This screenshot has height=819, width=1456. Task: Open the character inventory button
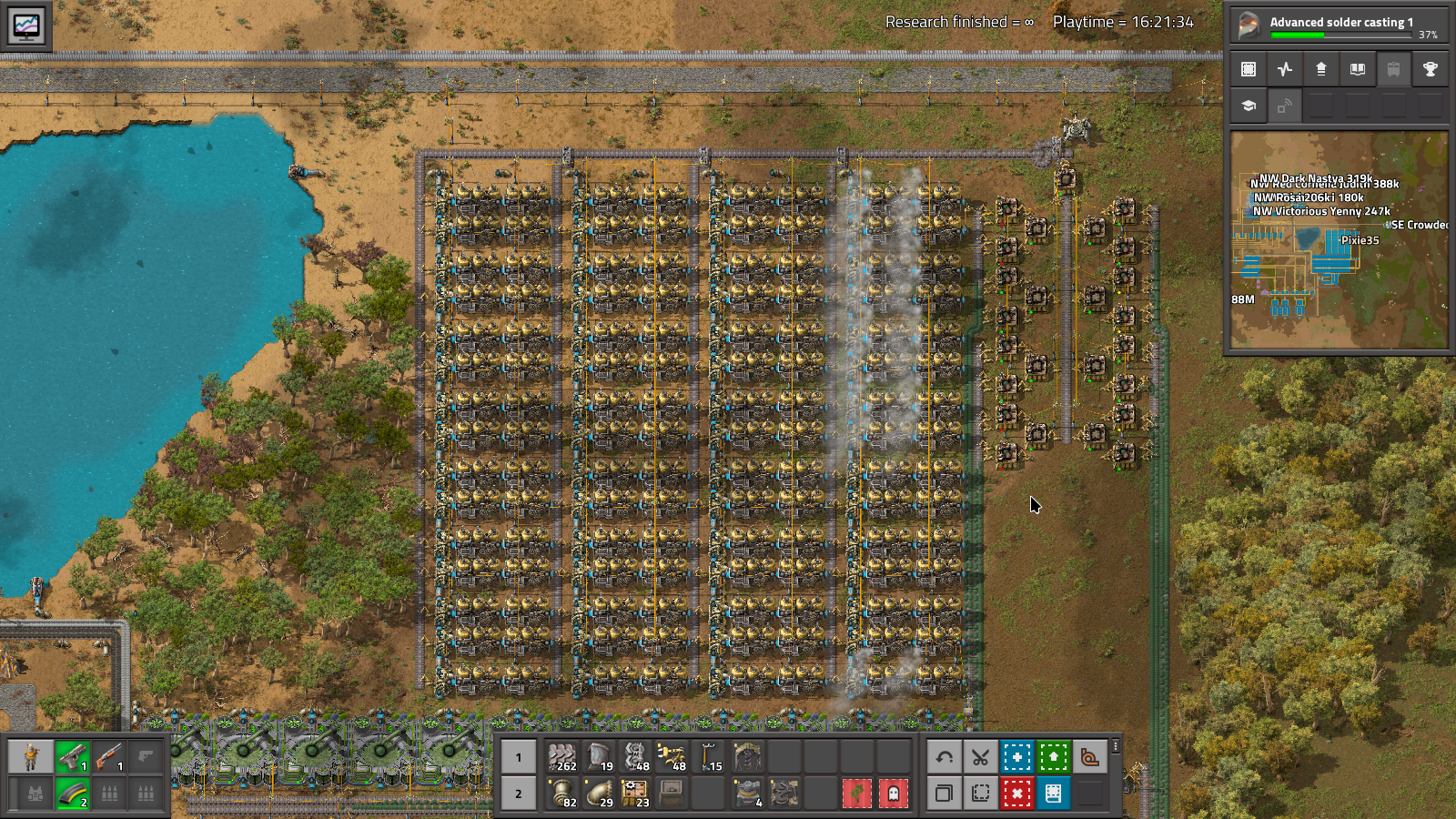[31, 757]
